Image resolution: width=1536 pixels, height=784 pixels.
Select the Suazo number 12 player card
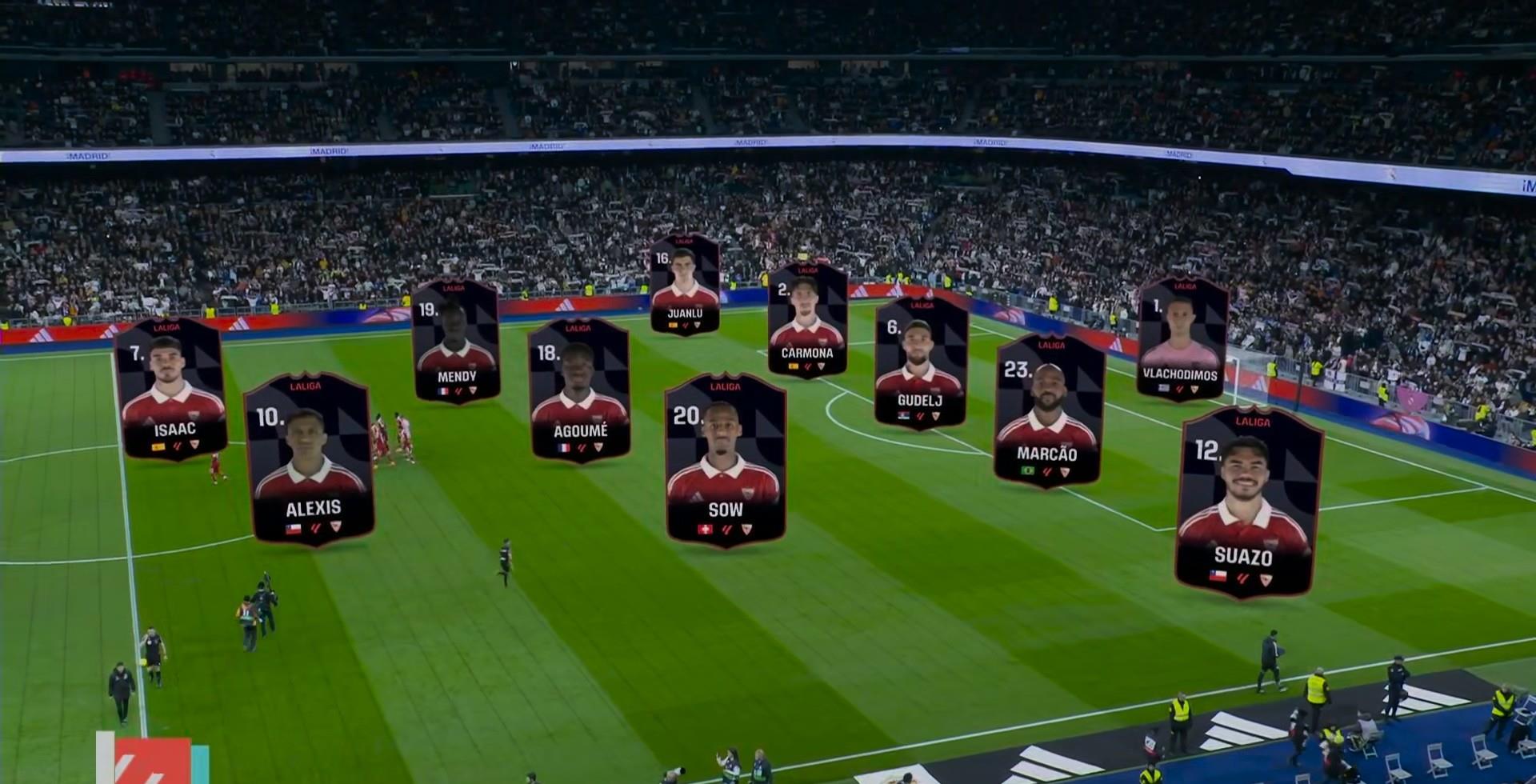click(1246, 502)
